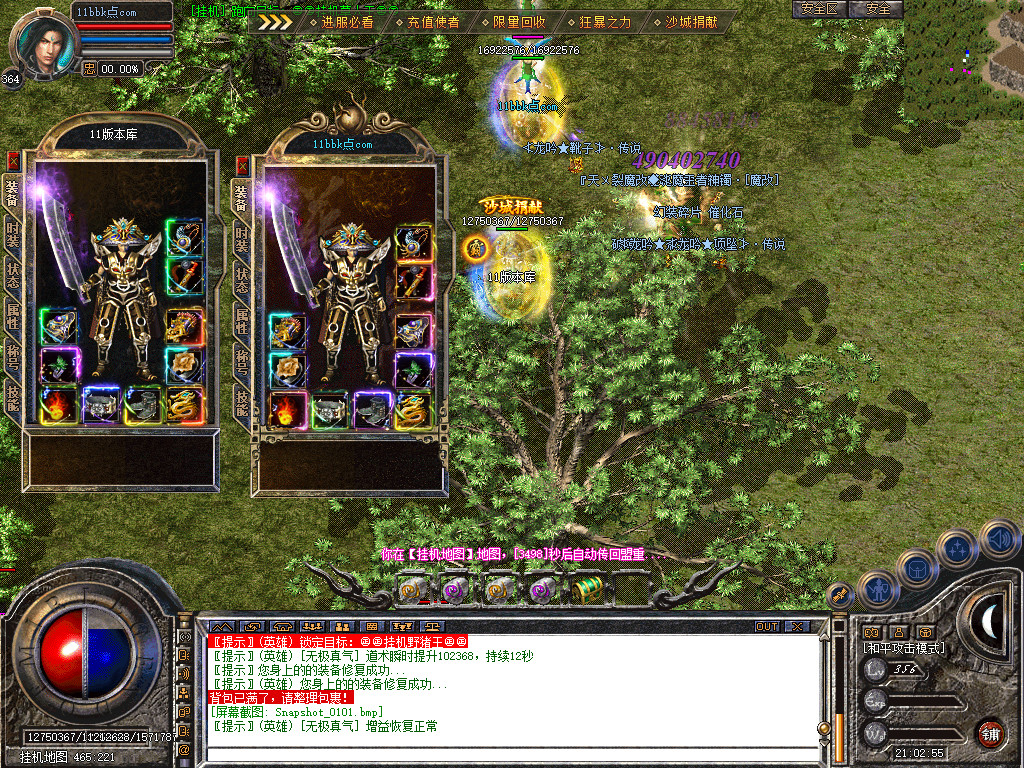This screenshot has height=768, width=1024.
Task: Click the round red 铺 shop button
Action: click(x=991, y=733)
